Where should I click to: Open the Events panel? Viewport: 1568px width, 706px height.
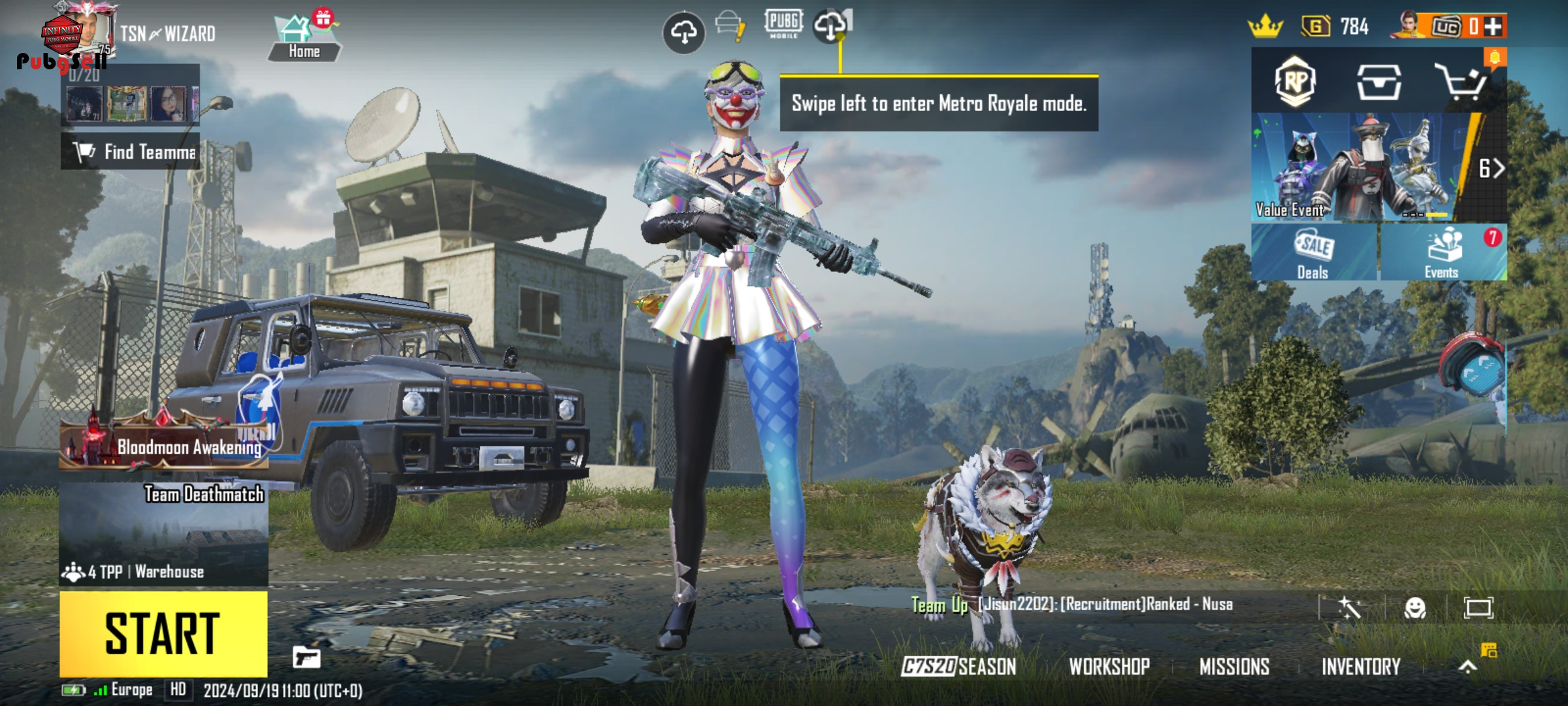(x=1443, y=254)
